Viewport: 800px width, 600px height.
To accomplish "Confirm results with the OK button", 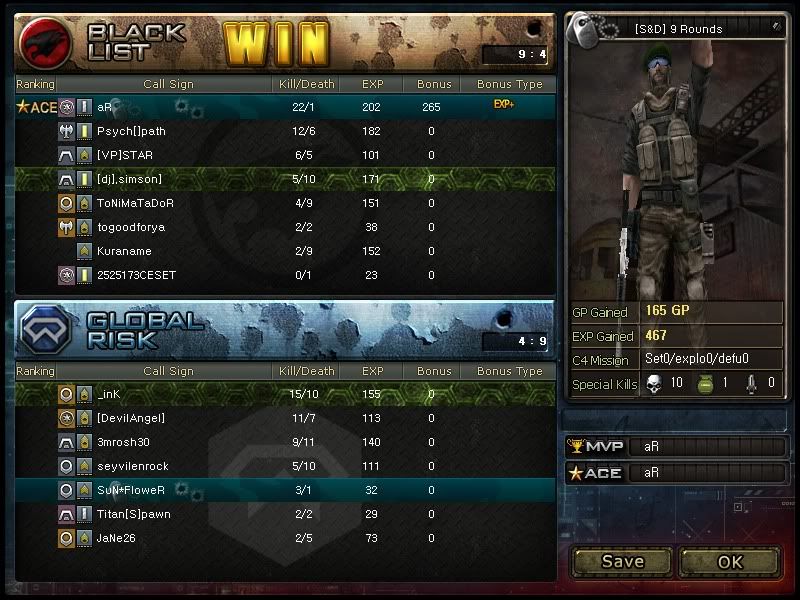I will click(730, 561).
